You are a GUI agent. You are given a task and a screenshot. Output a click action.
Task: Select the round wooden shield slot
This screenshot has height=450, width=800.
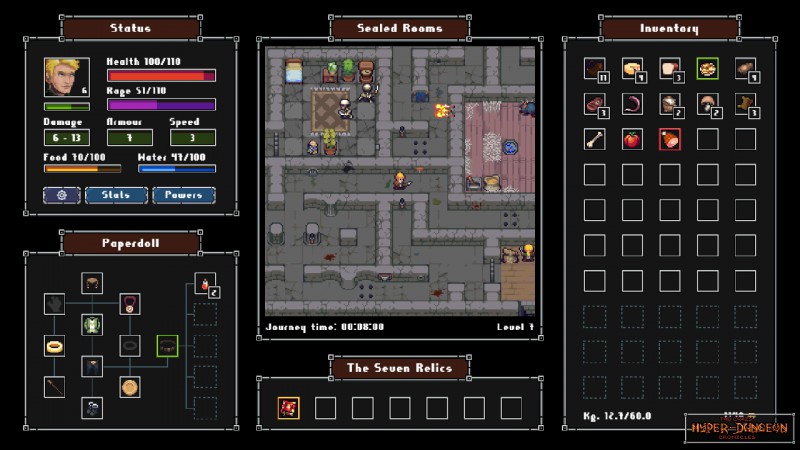tap(130, 387)
